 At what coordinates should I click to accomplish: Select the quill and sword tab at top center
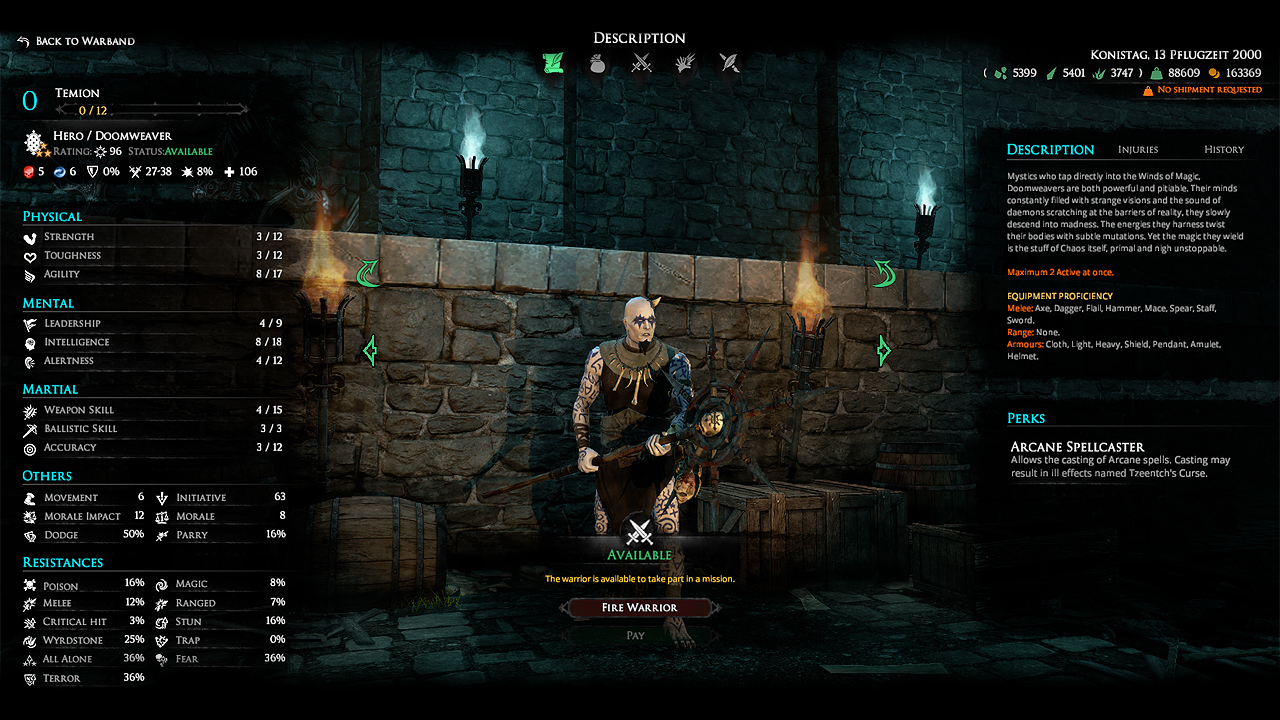coord(729,62)
